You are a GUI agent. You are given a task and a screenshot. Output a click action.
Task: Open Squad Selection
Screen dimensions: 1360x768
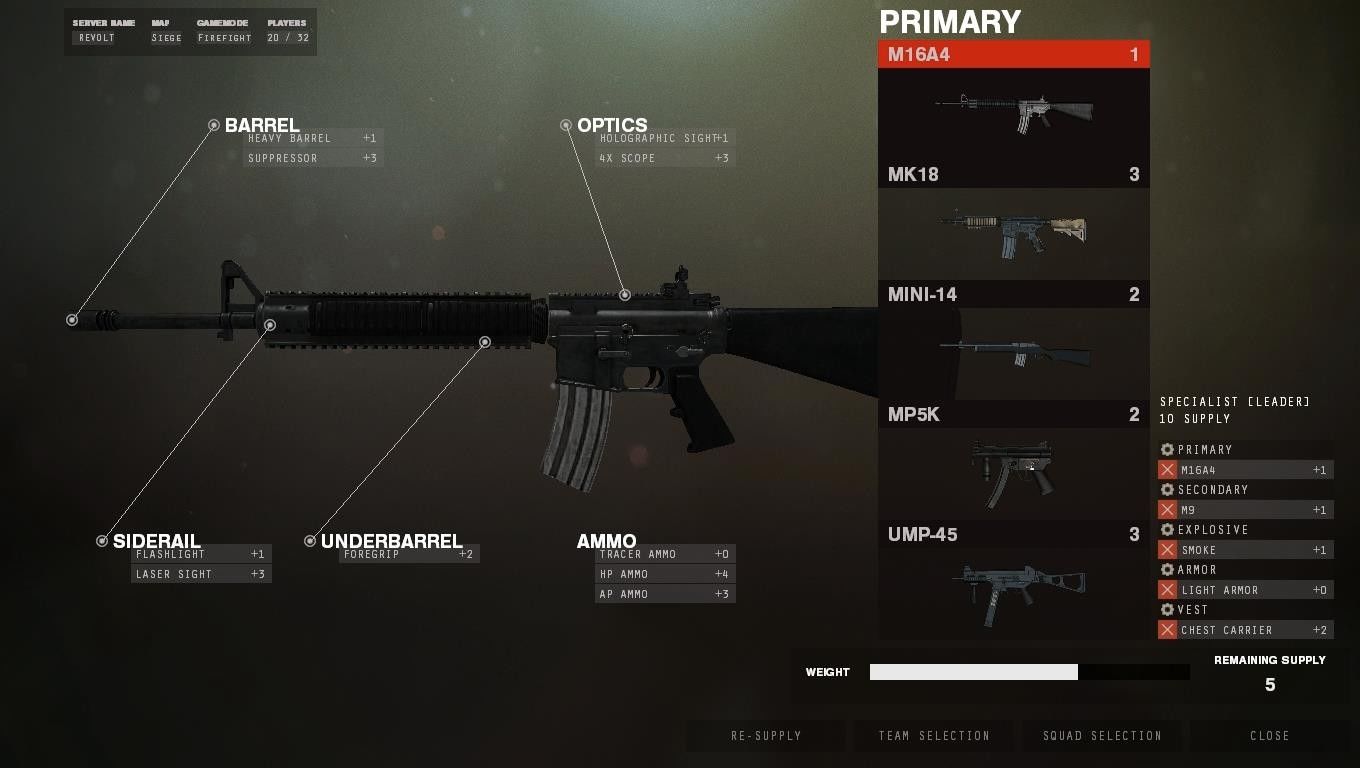(x=1102, y=736)
